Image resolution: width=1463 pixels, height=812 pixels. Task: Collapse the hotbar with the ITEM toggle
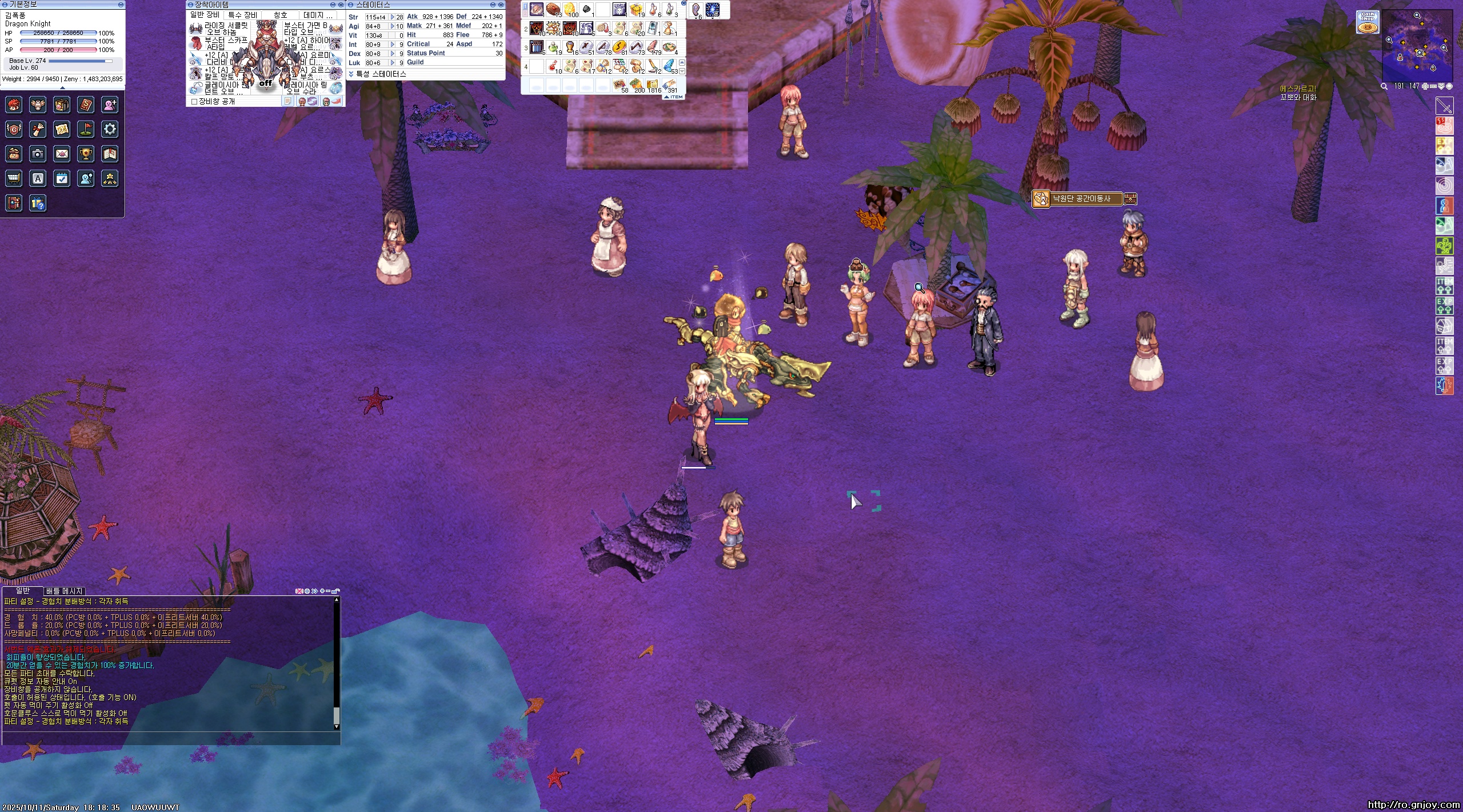674,97
